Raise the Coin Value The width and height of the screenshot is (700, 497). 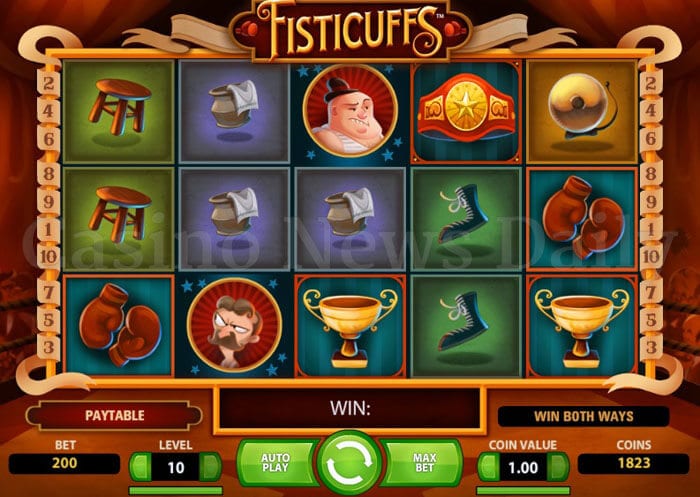[559, 465]
